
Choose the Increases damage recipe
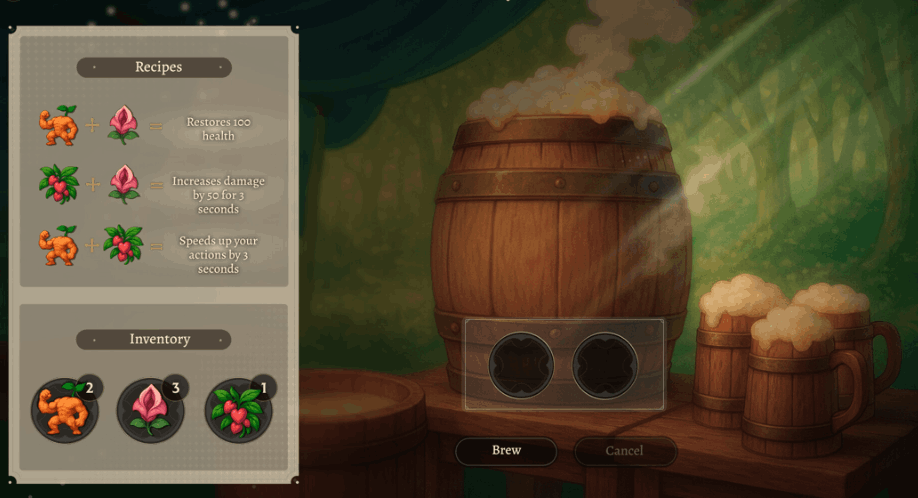pos(153,187)
